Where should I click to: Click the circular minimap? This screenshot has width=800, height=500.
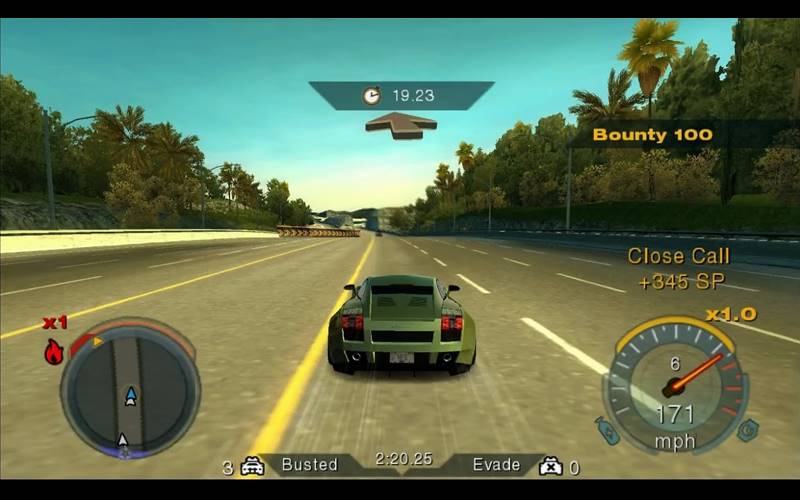pos(130,388)
